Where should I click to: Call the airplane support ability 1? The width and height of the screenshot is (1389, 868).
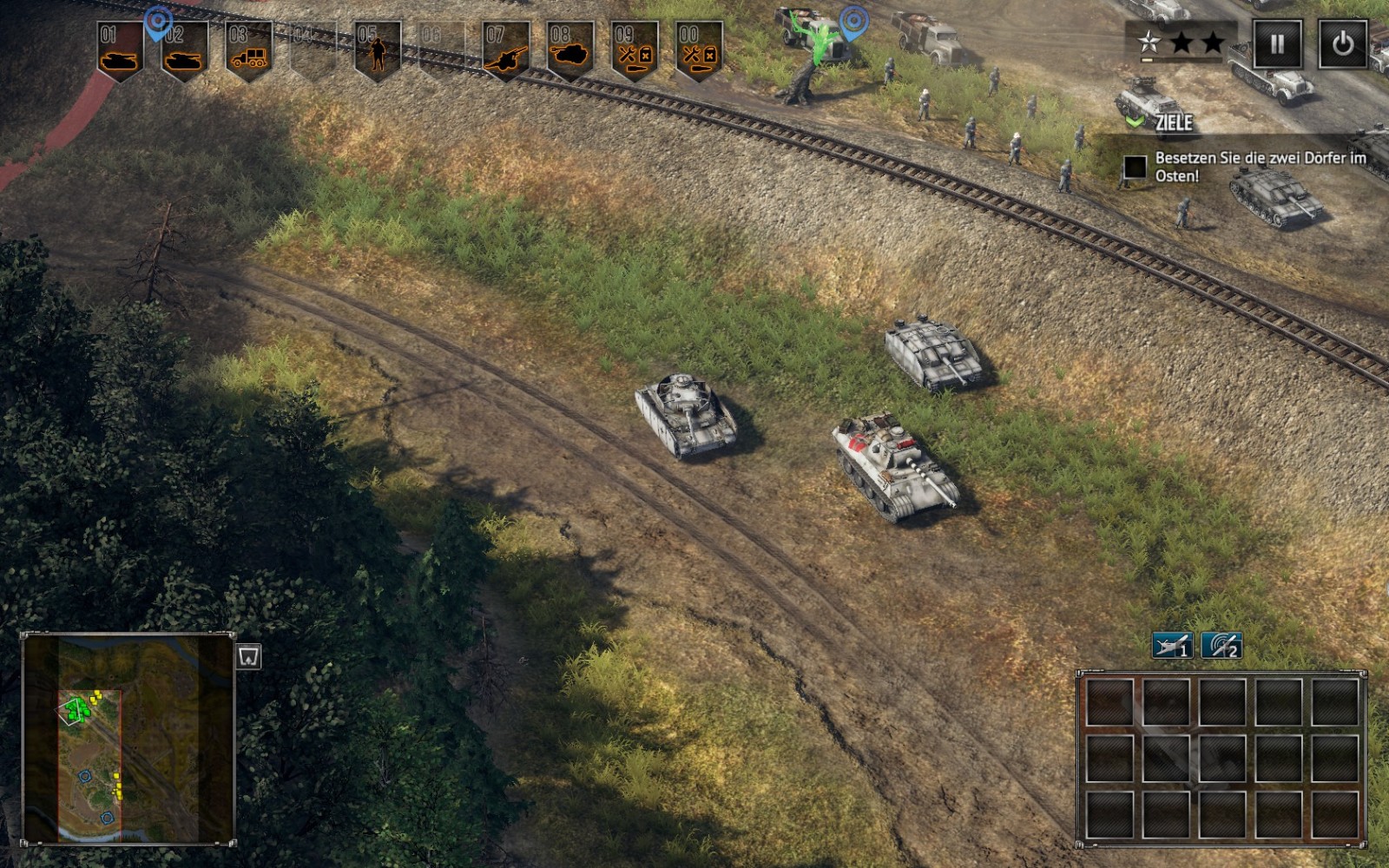click(1172, 646)
